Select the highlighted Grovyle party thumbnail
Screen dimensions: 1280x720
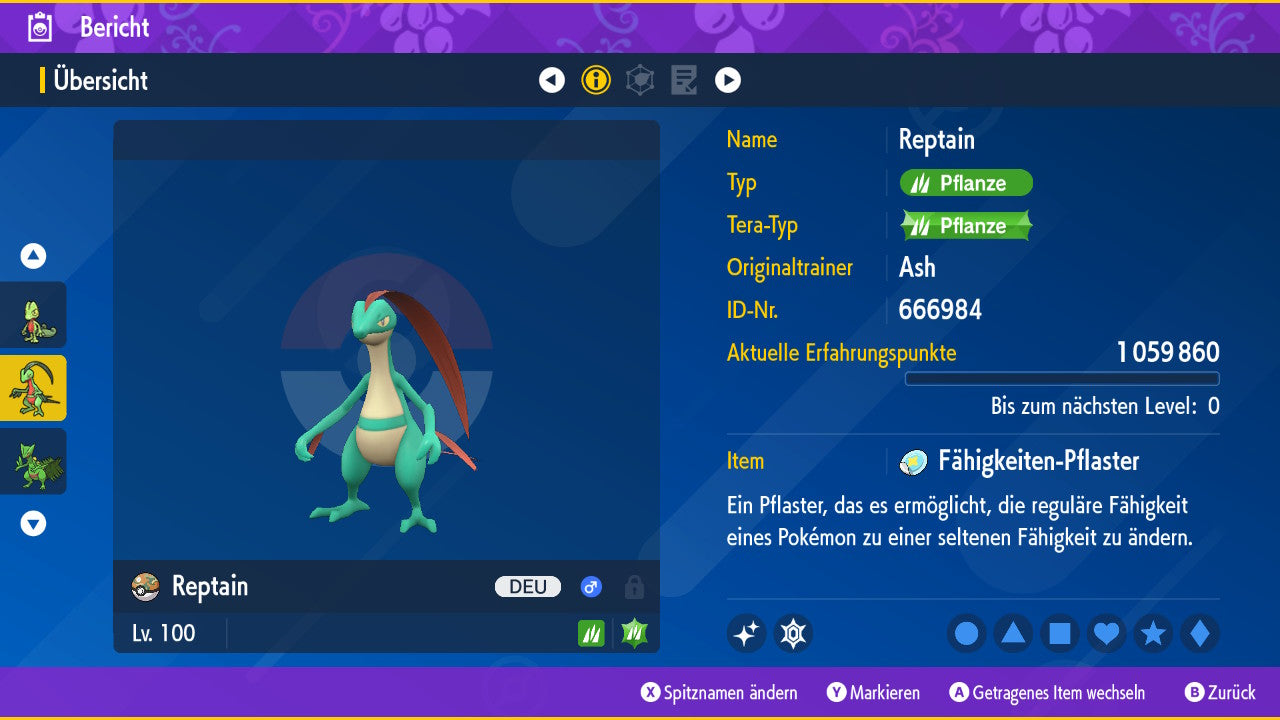(33, 388)
